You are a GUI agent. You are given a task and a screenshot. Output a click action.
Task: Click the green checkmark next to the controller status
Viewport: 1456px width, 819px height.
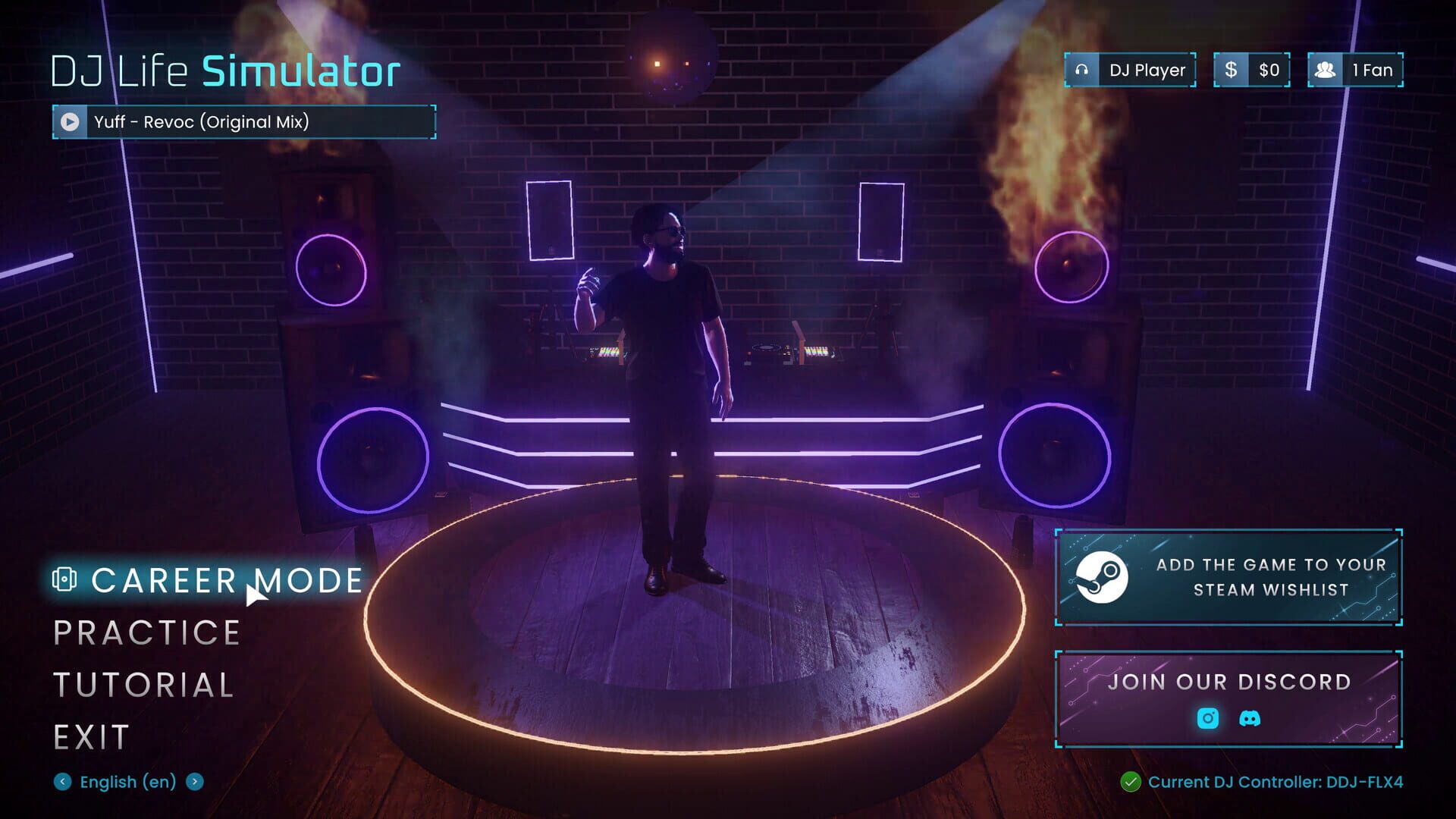tap(1132, 782)
